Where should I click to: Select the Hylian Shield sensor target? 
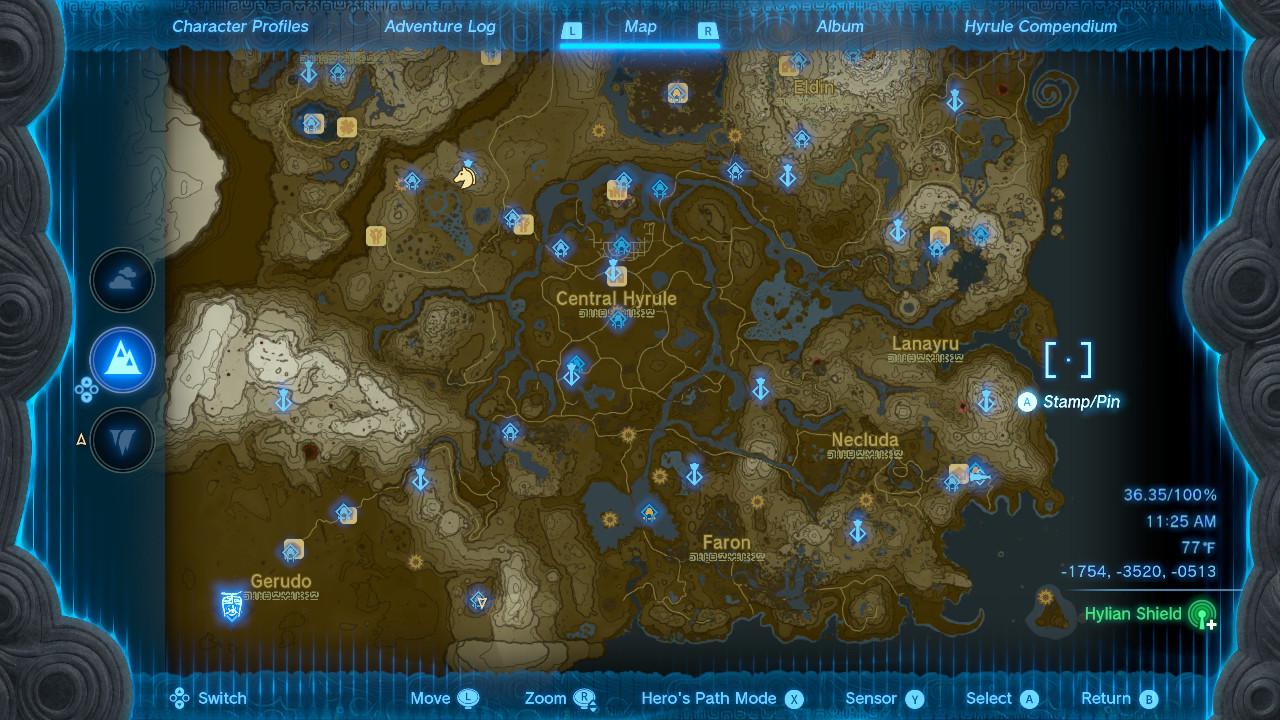click(1133, 614)
